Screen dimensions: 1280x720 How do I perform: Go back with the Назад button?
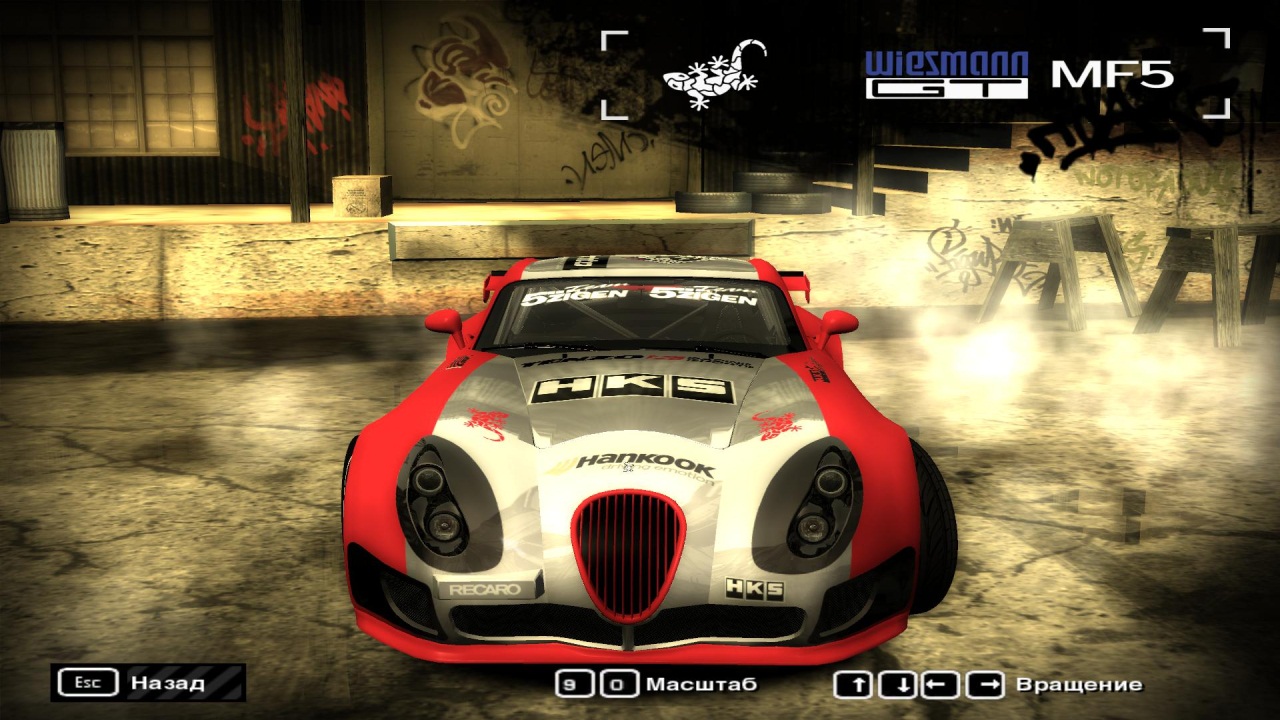click(x=148, y=683)
